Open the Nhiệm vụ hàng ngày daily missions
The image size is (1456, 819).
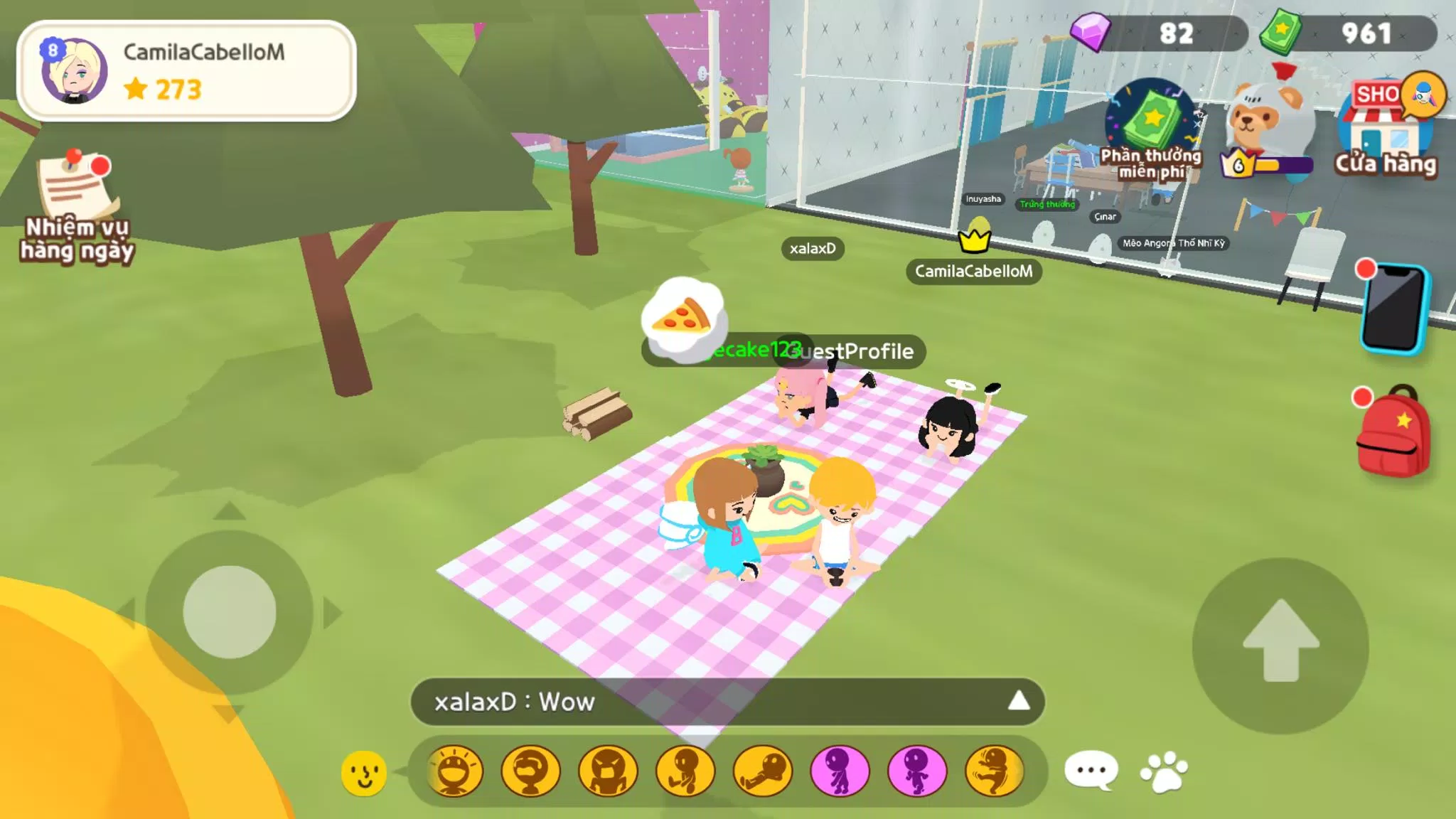[76, 206]
